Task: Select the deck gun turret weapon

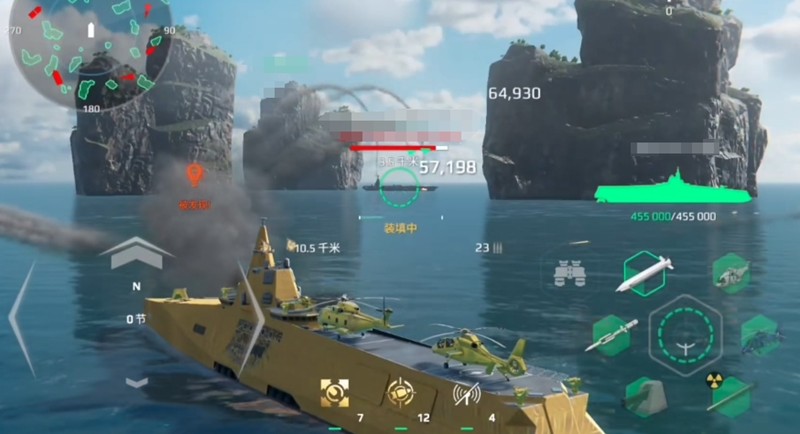Action: click(645, 396)
